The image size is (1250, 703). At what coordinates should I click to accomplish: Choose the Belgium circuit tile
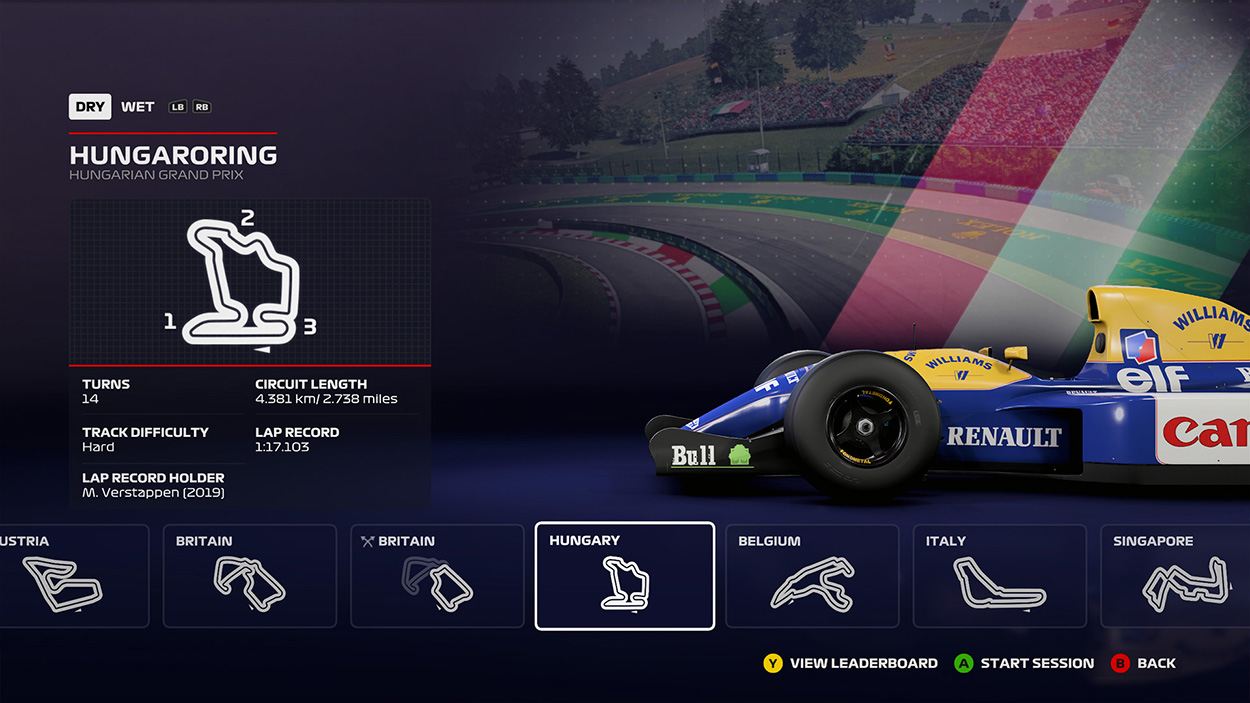click(811, 576)
